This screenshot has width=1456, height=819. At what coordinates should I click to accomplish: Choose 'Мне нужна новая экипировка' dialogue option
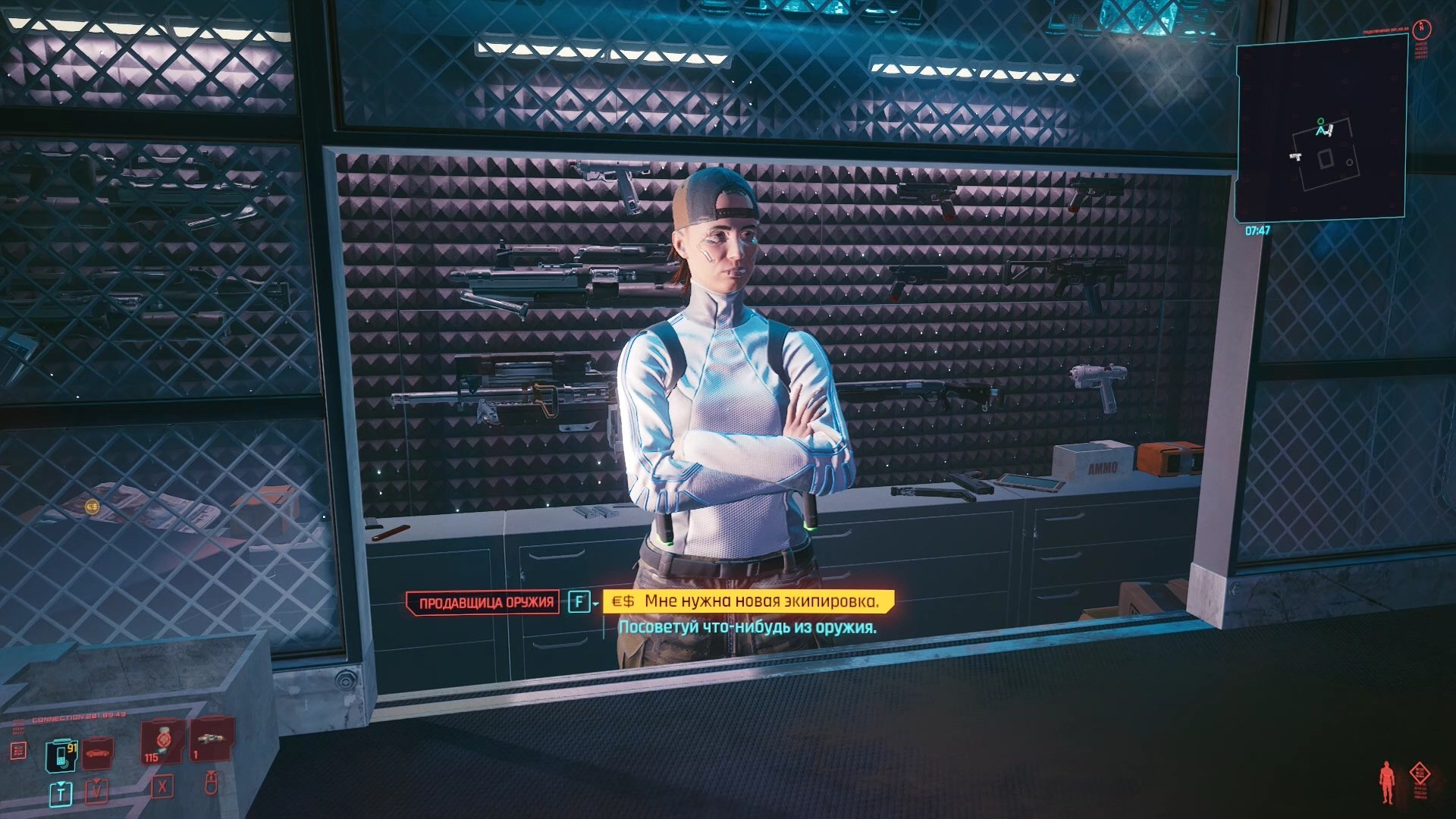(x=761, y=601)
